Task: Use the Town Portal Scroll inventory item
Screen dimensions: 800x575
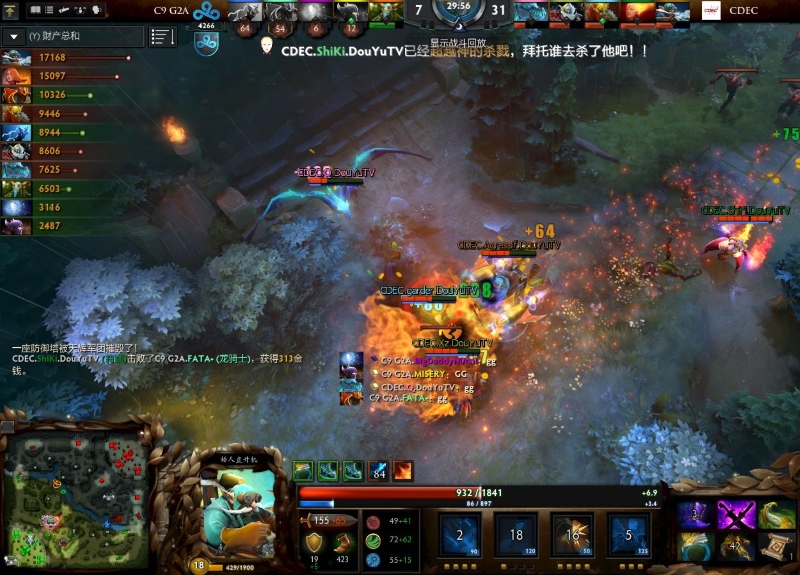Action: click(775, 546)
